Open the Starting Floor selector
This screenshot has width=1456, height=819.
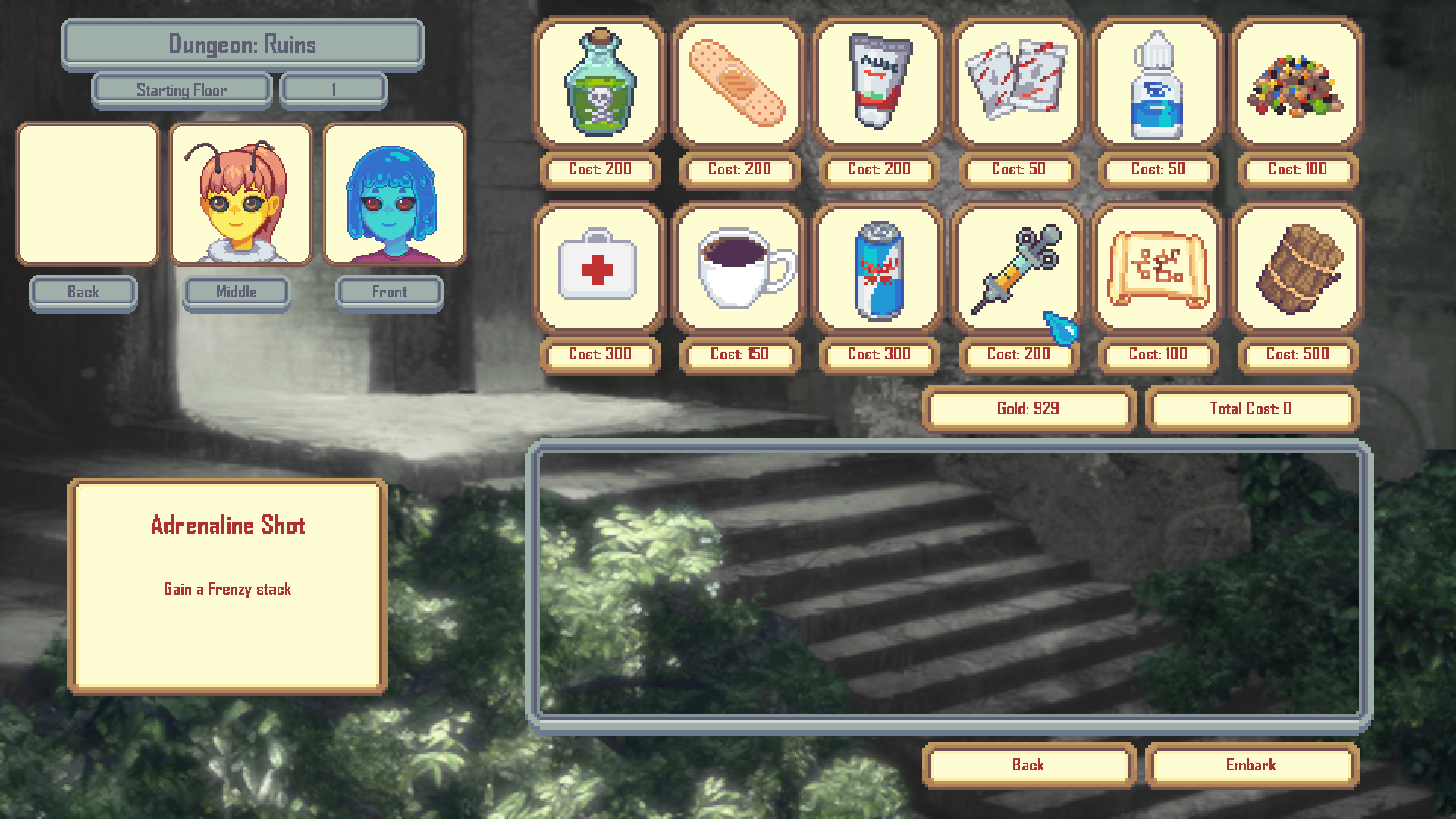click(x=181, y=89)
